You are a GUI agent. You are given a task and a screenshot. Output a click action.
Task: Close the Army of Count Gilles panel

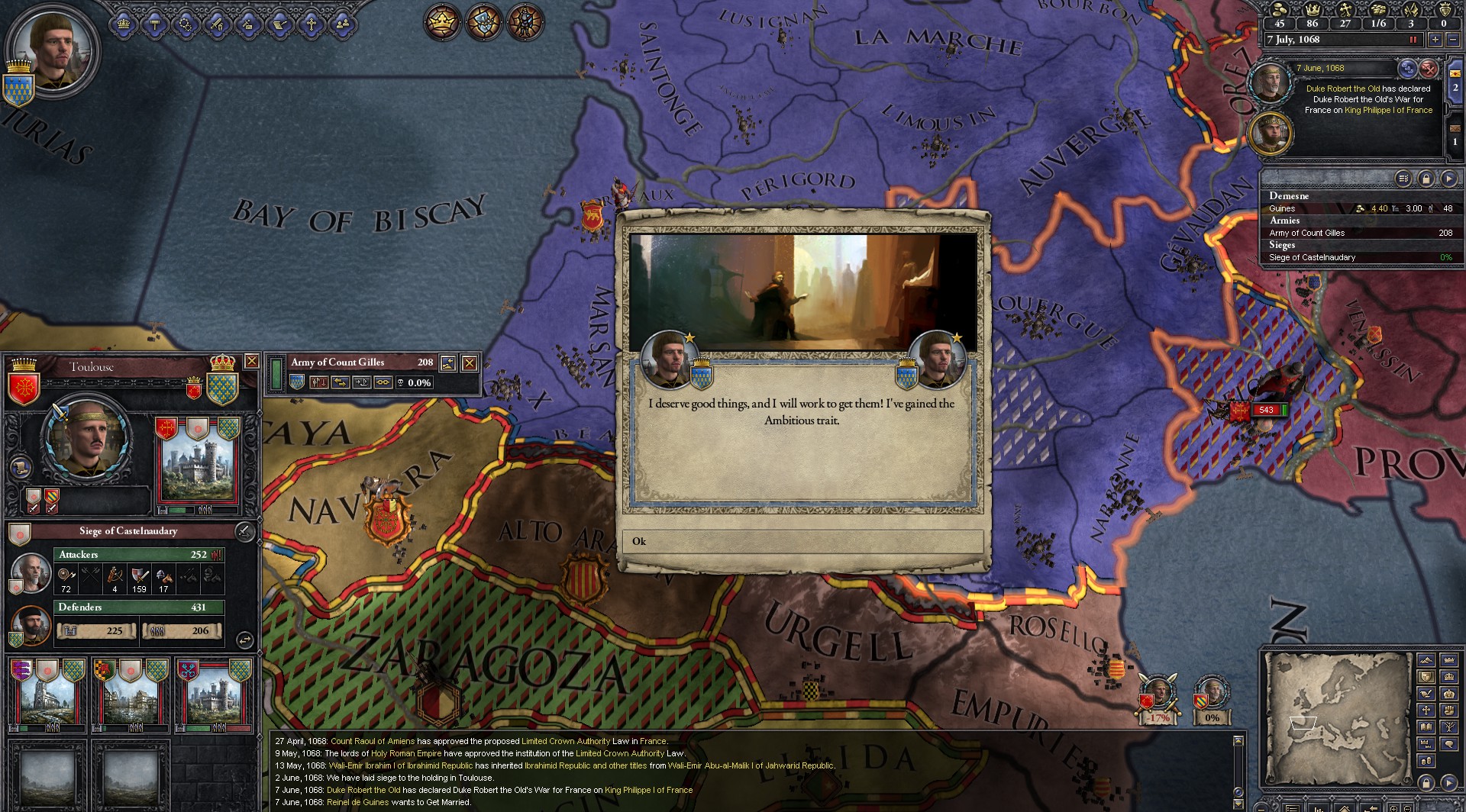pos(470,363)
